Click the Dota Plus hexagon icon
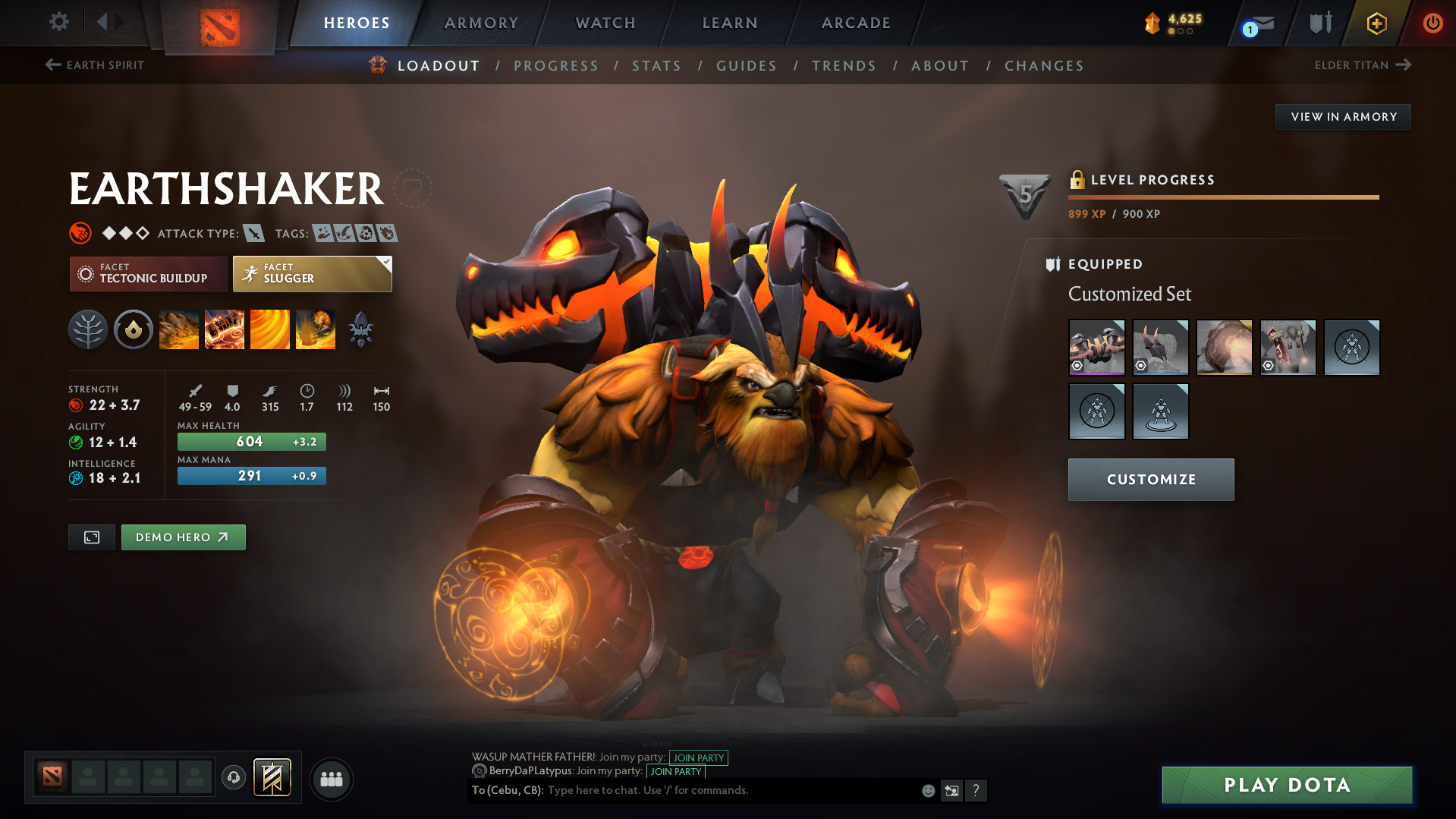The width and height of the screenshot is (1456, 819). click(x=1376, y=23)
